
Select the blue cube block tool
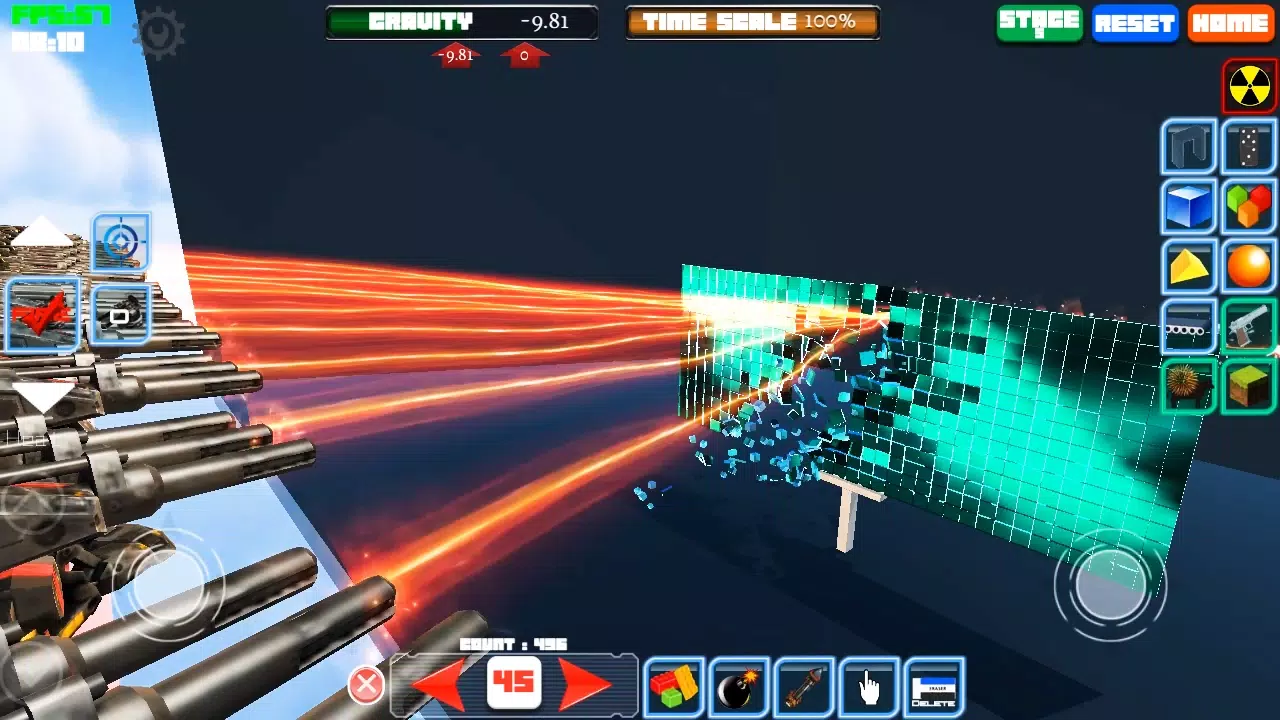(1188, 208)
